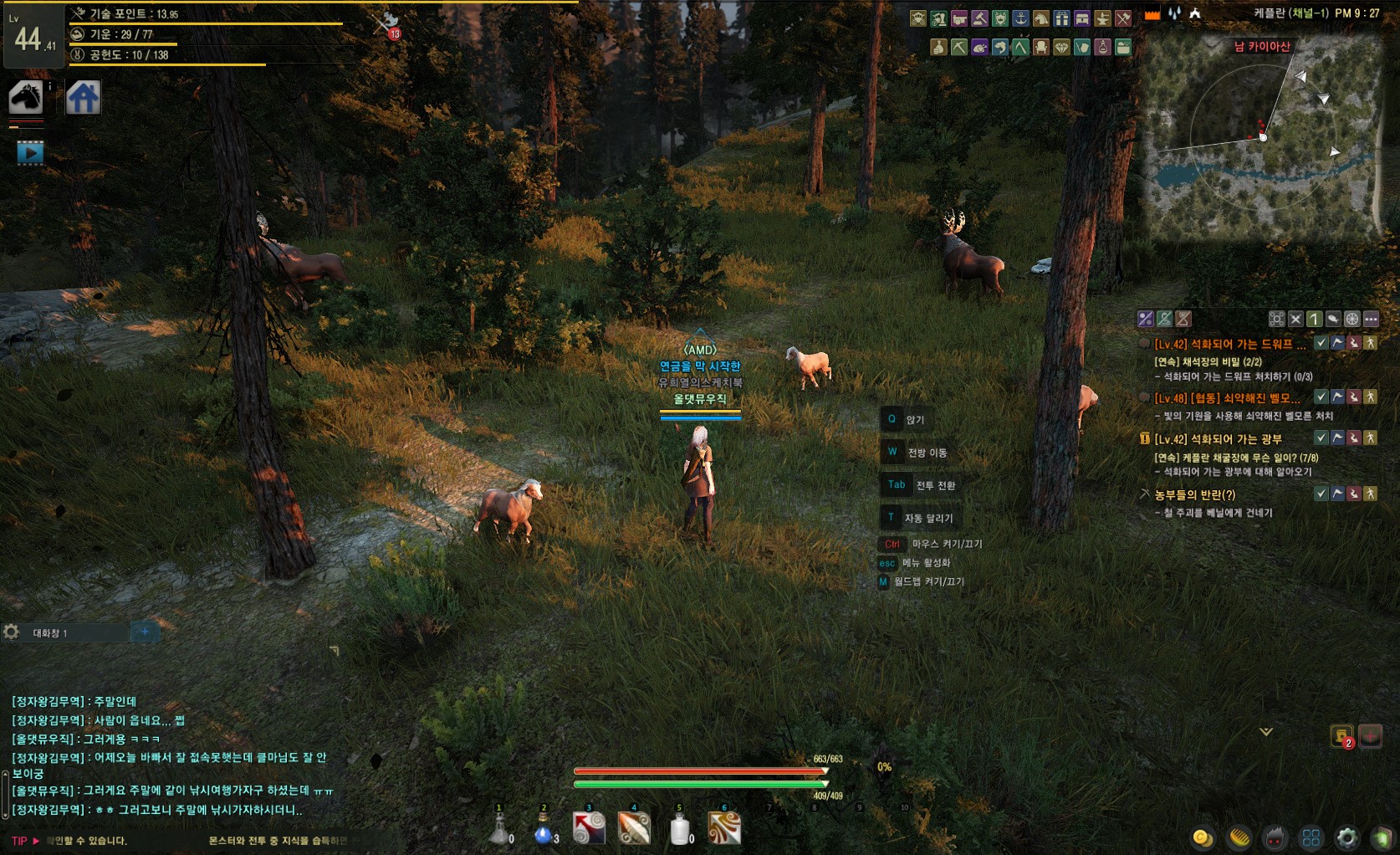Viewport: 1400px width, 855px height.
Task: Open the diamond gem icon in top bar
Action: [x=1061, y=48]
